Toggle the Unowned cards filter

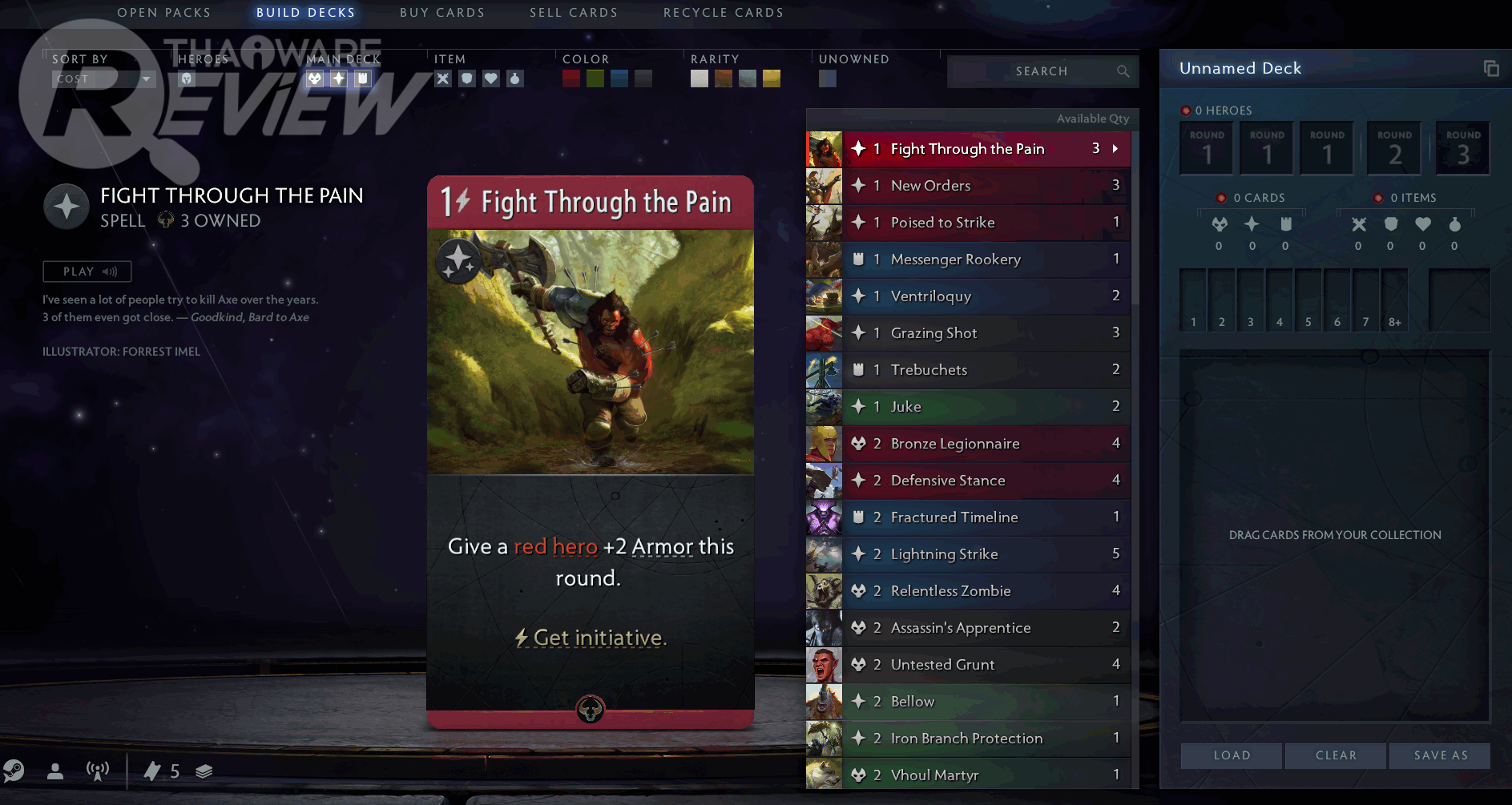[x=828, y=78]
